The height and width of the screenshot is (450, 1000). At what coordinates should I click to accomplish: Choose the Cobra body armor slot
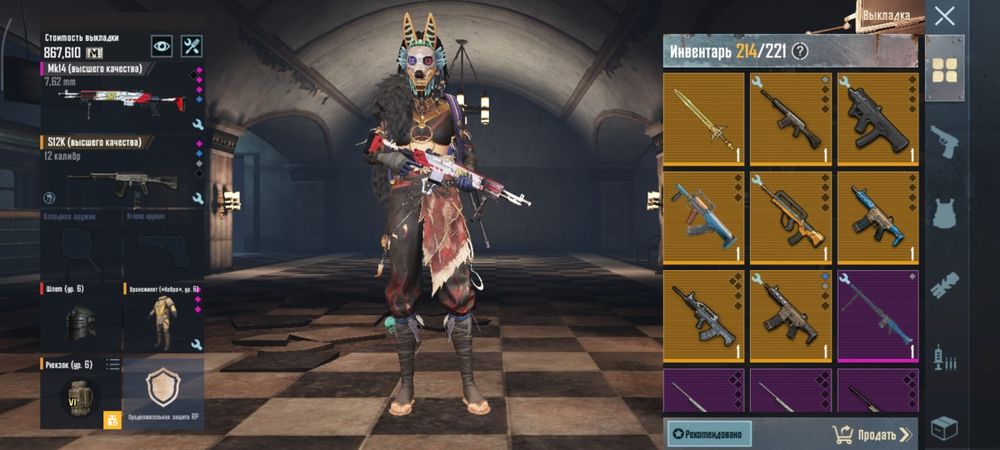tap(162, 320)
